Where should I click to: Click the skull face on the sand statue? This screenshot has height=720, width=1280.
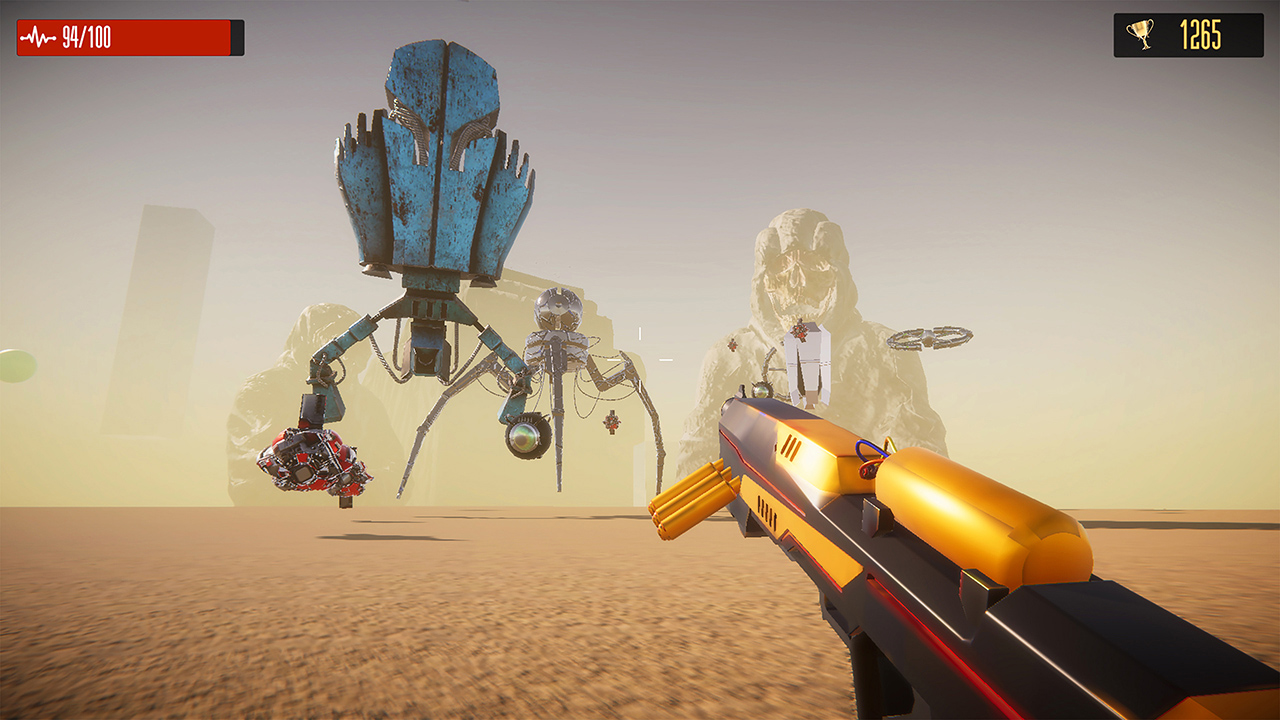click(x=798, y=275)
